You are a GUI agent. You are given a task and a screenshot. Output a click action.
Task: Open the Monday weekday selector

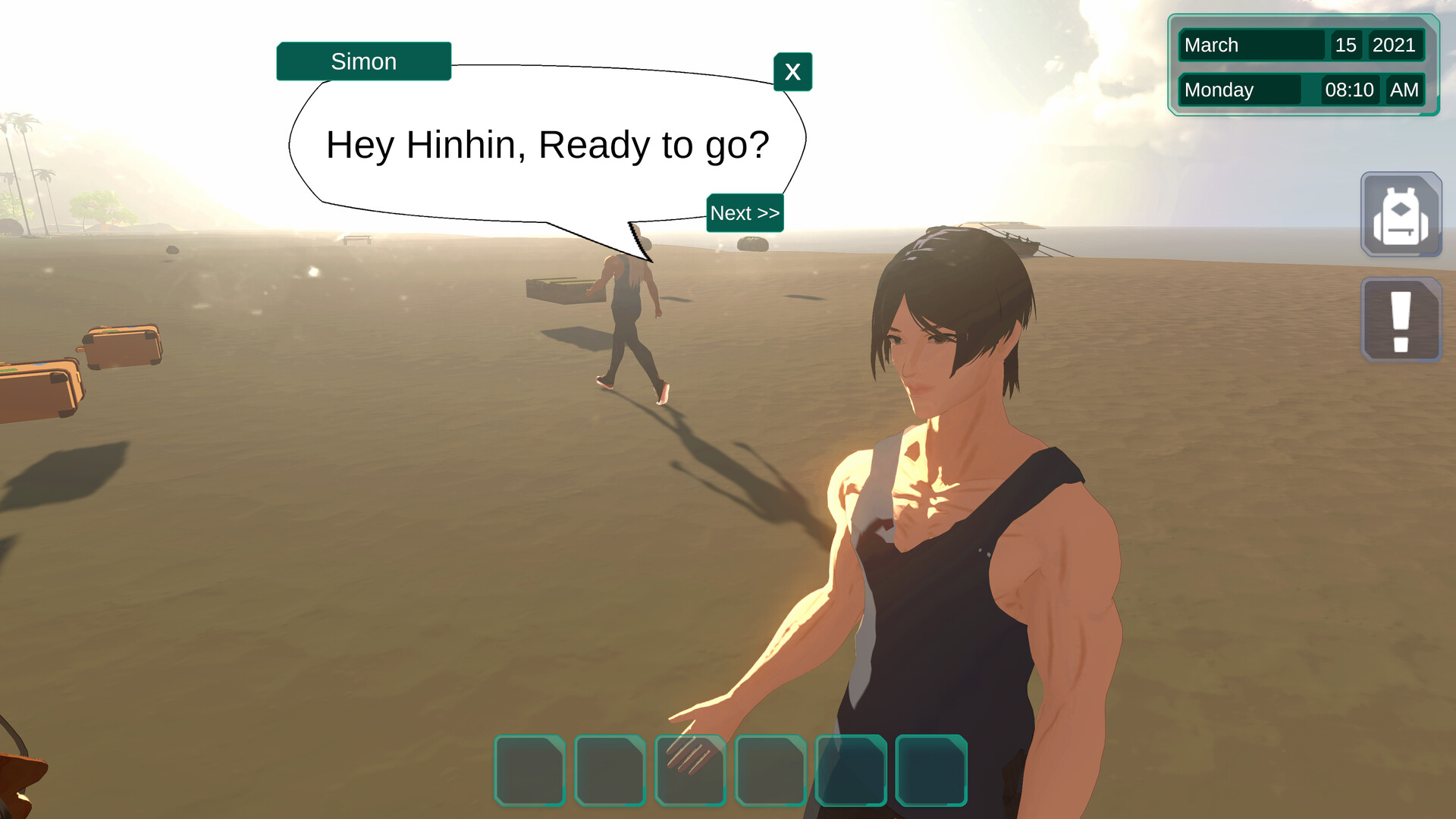[x=1241, y=89]
